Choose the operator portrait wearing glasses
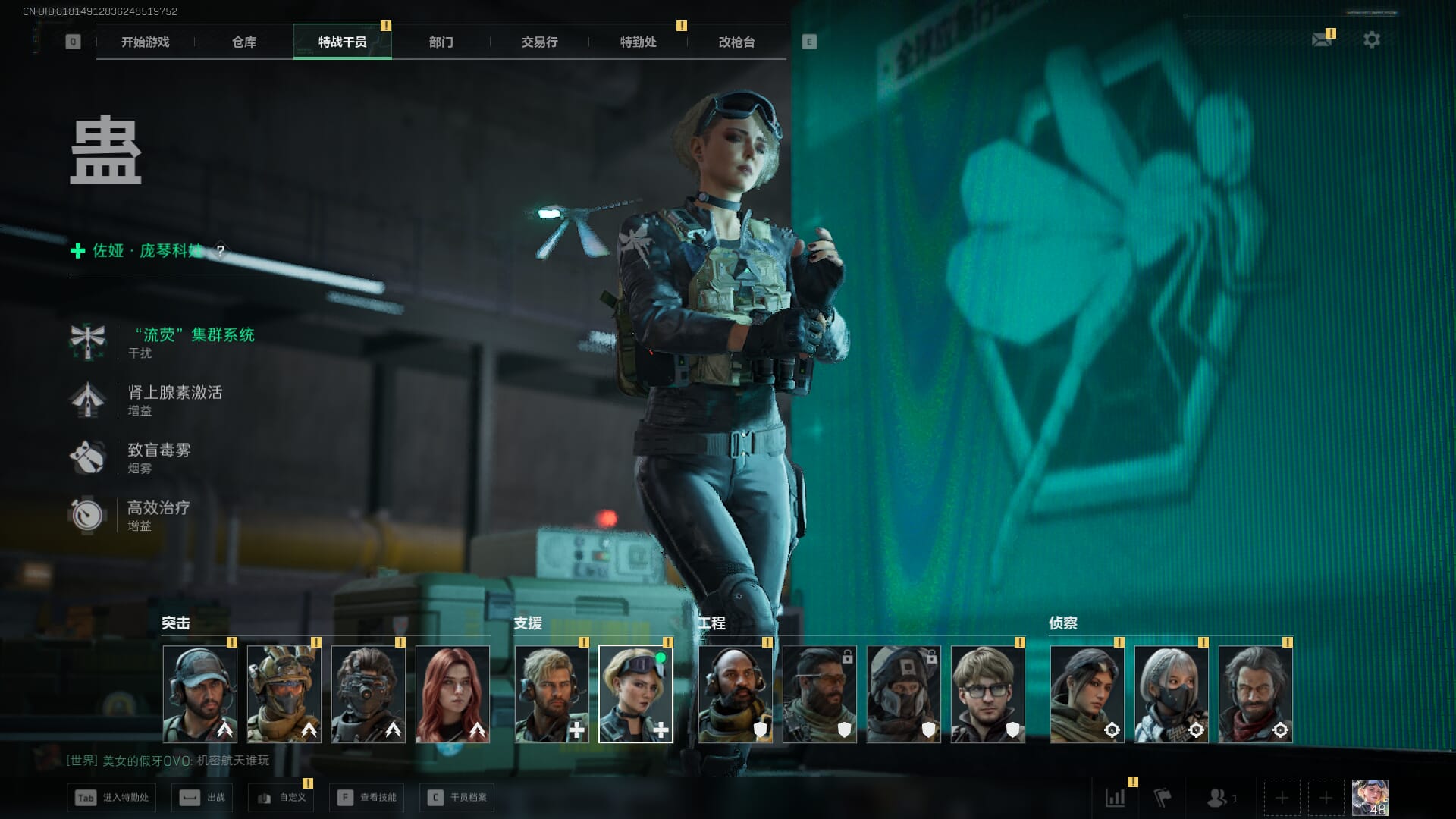 pos(987,693)
